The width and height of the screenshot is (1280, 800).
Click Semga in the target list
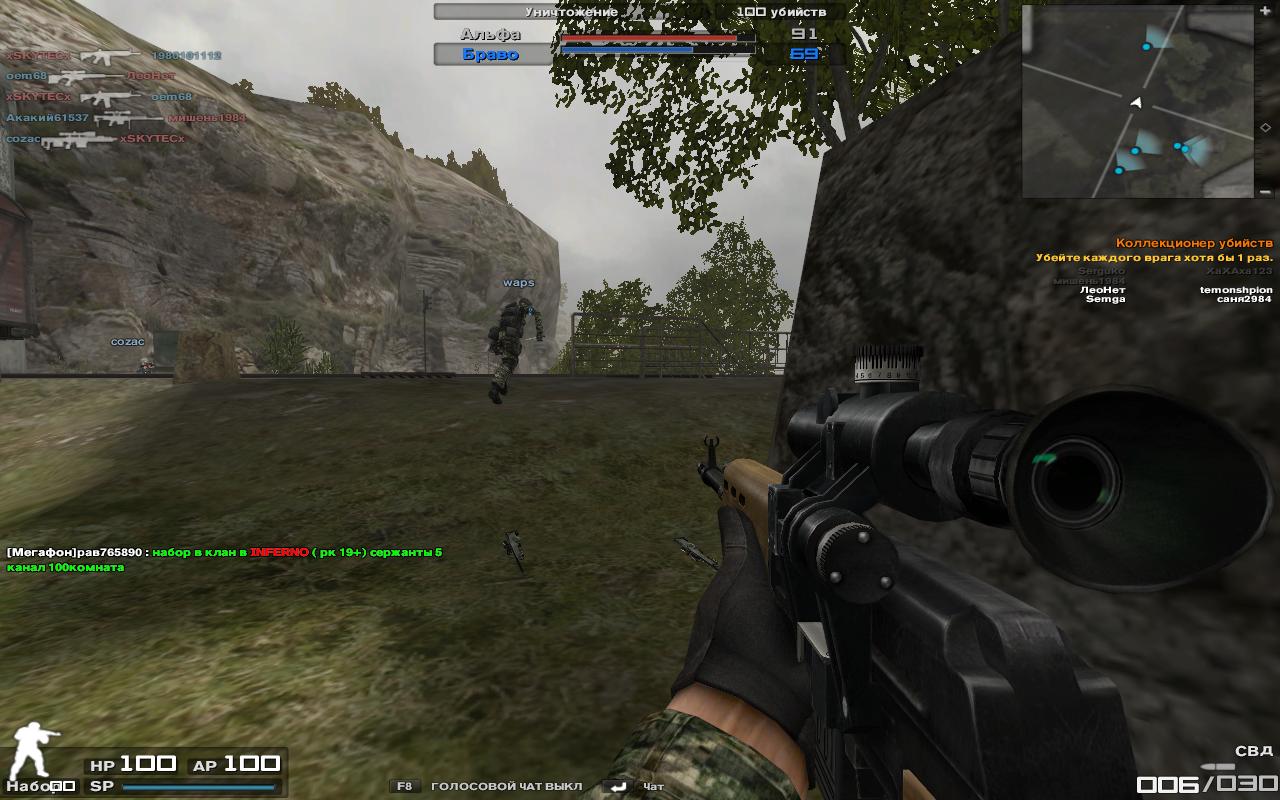pos(1105,299)
